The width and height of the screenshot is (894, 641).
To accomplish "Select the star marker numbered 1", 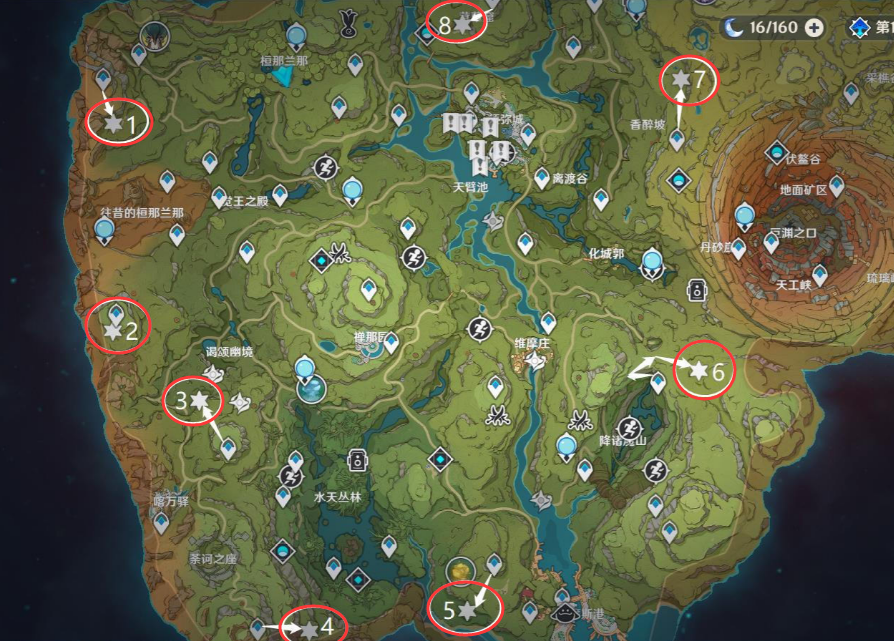I will [113, 123].
